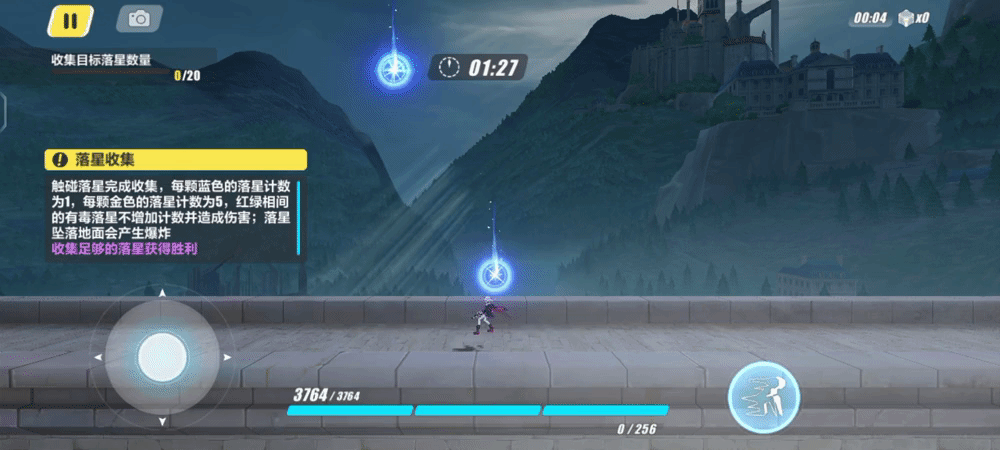This screenshot has height=450, width=1000.
Task: Open the 落星收集 objective description panel
Action: pos(175,159)
